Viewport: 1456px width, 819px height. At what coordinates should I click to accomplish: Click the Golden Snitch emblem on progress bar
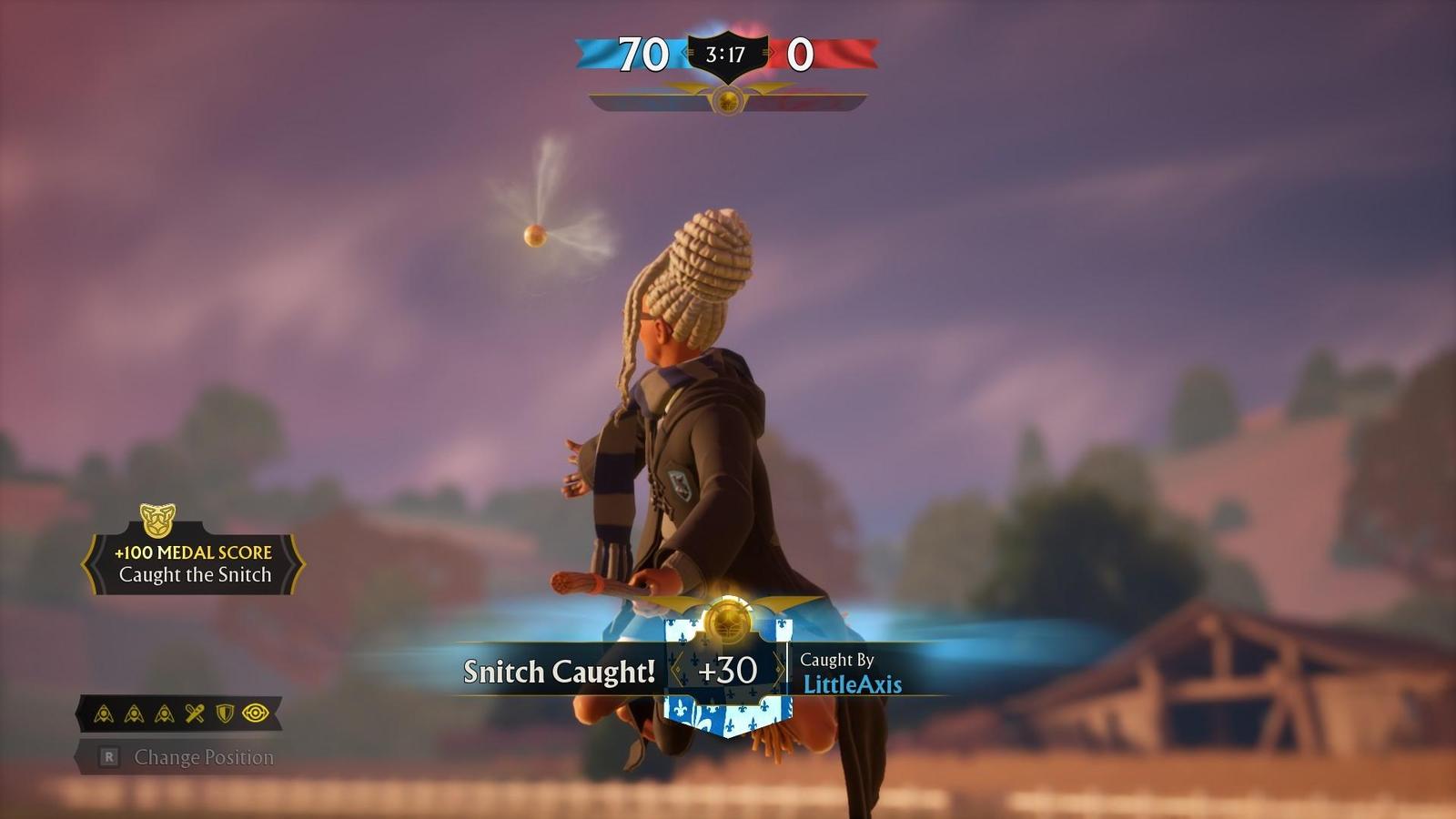pos(728,100)
